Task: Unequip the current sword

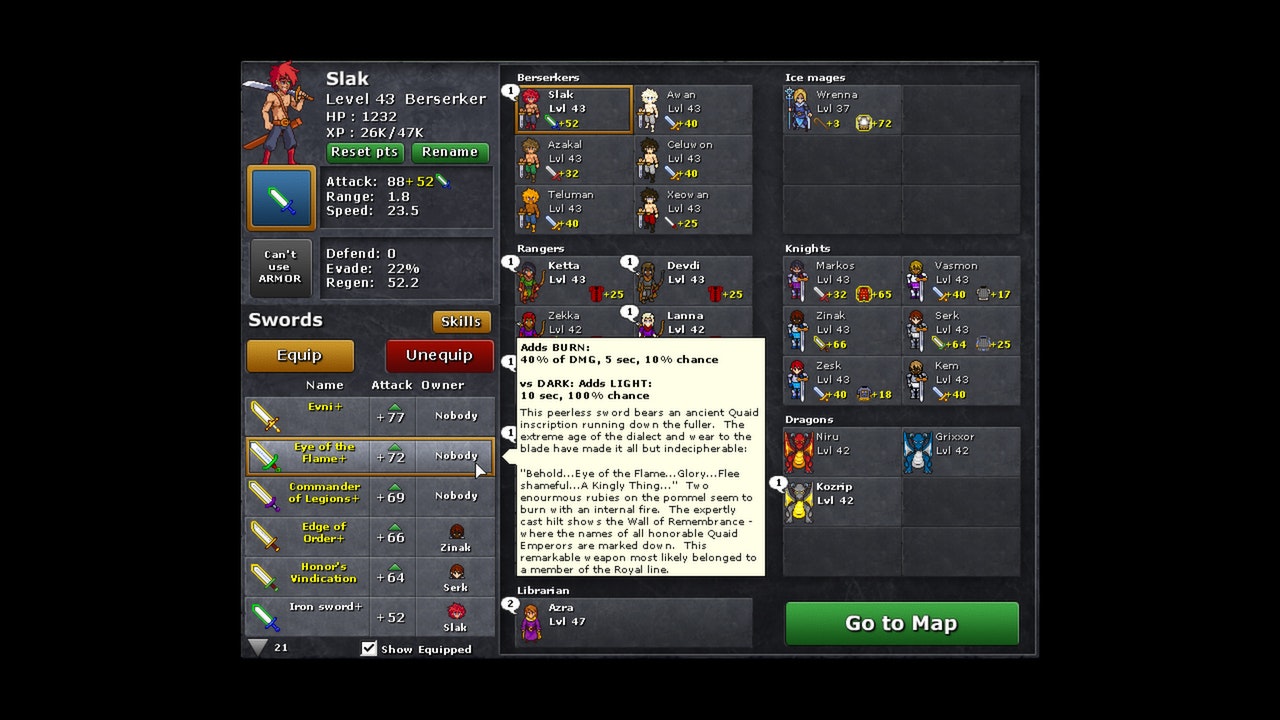Action: [x=439, y=355]
